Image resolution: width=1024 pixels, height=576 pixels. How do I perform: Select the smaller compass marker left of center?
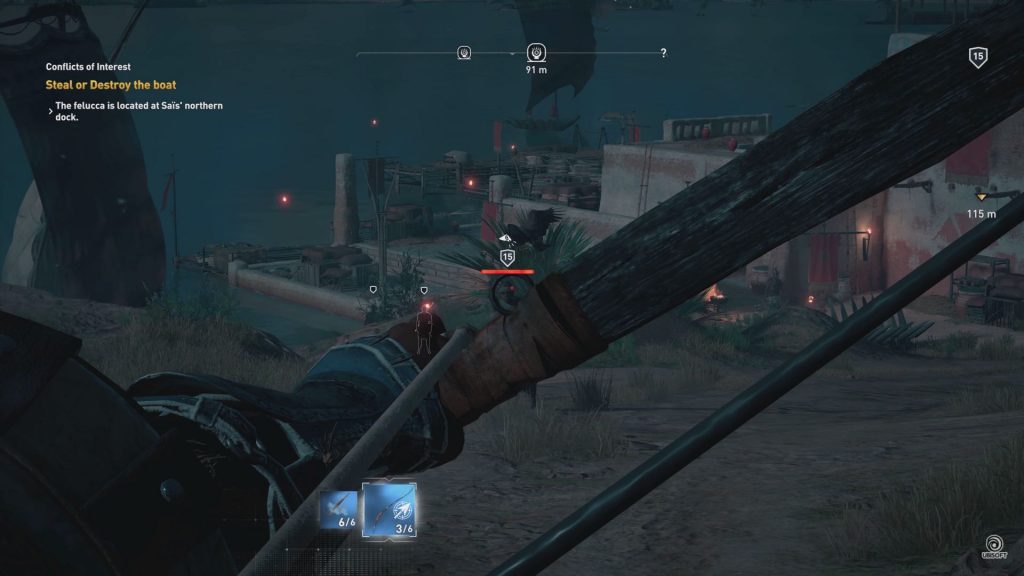pyautogui.click(x=464, y=53)
